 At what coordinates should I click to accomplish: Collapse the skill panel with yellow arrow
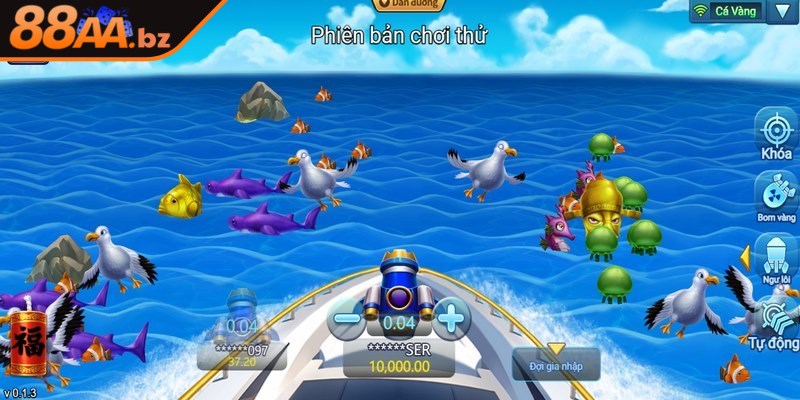tap(744, 257)
